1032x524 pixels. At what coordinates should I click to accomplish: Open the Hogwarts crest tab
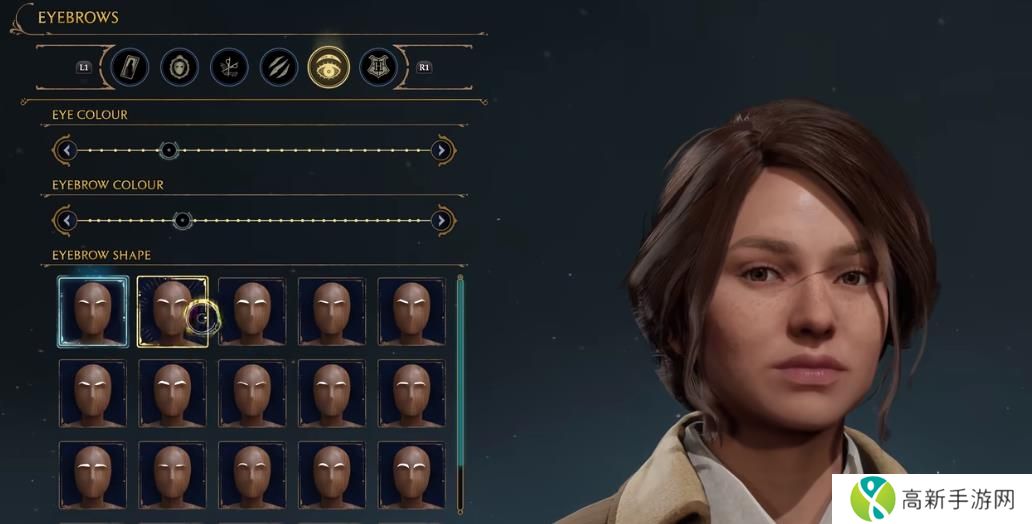coord(378,67)
